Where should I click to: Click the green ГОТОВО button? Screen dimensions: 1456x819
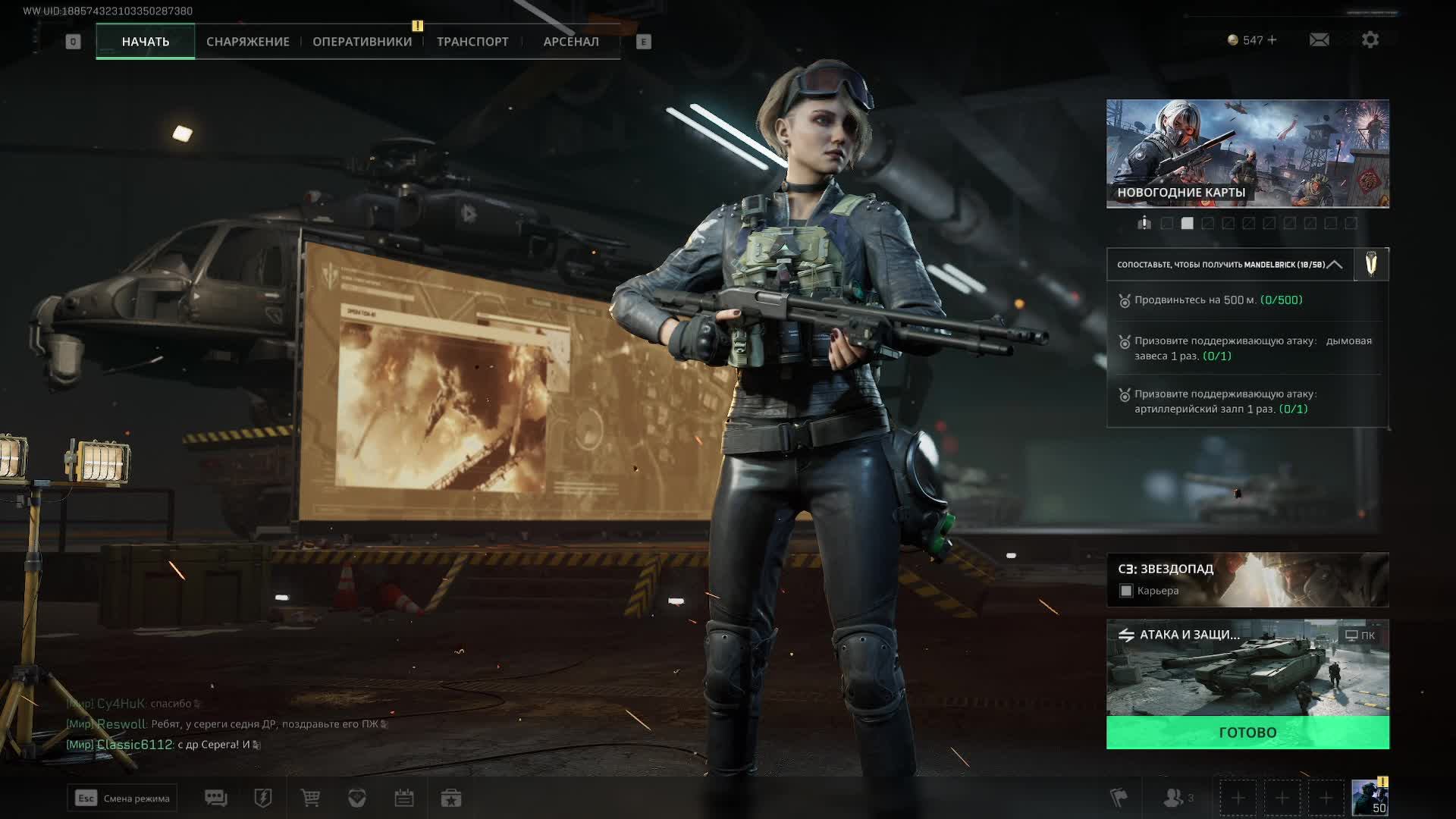1247,733
